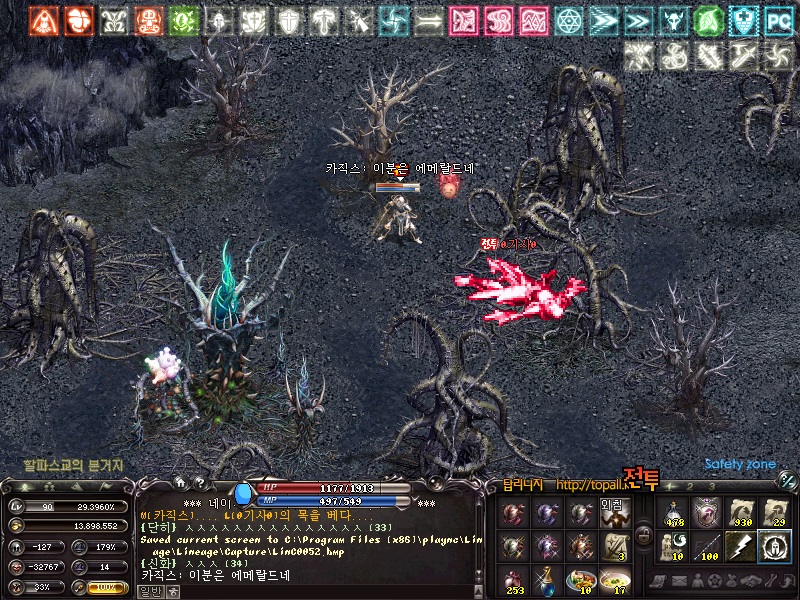Use the white potion hotbar slot 478
This screenshot has height=600, width=800.
tap(674, 512)
